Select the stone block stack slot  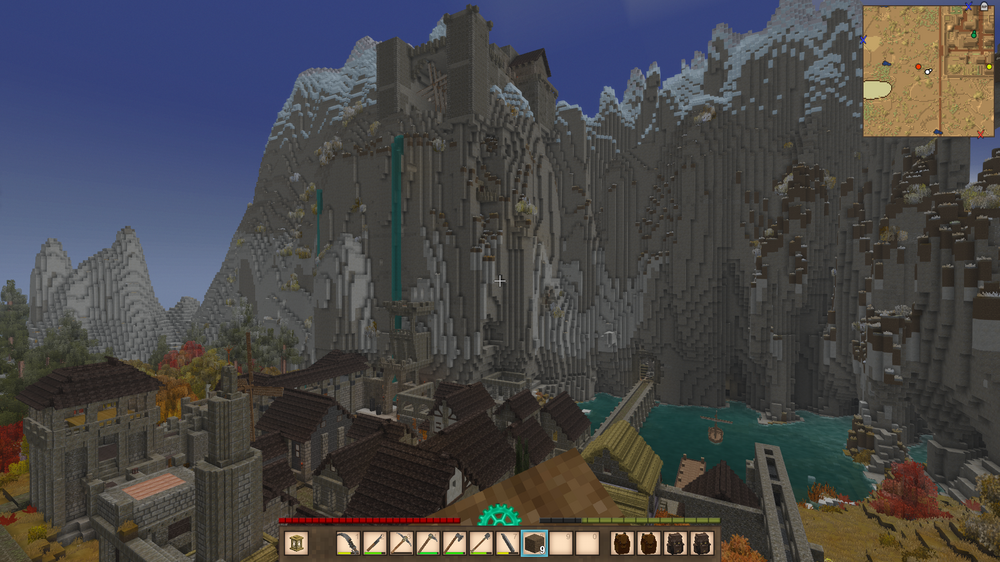point(535,544)
